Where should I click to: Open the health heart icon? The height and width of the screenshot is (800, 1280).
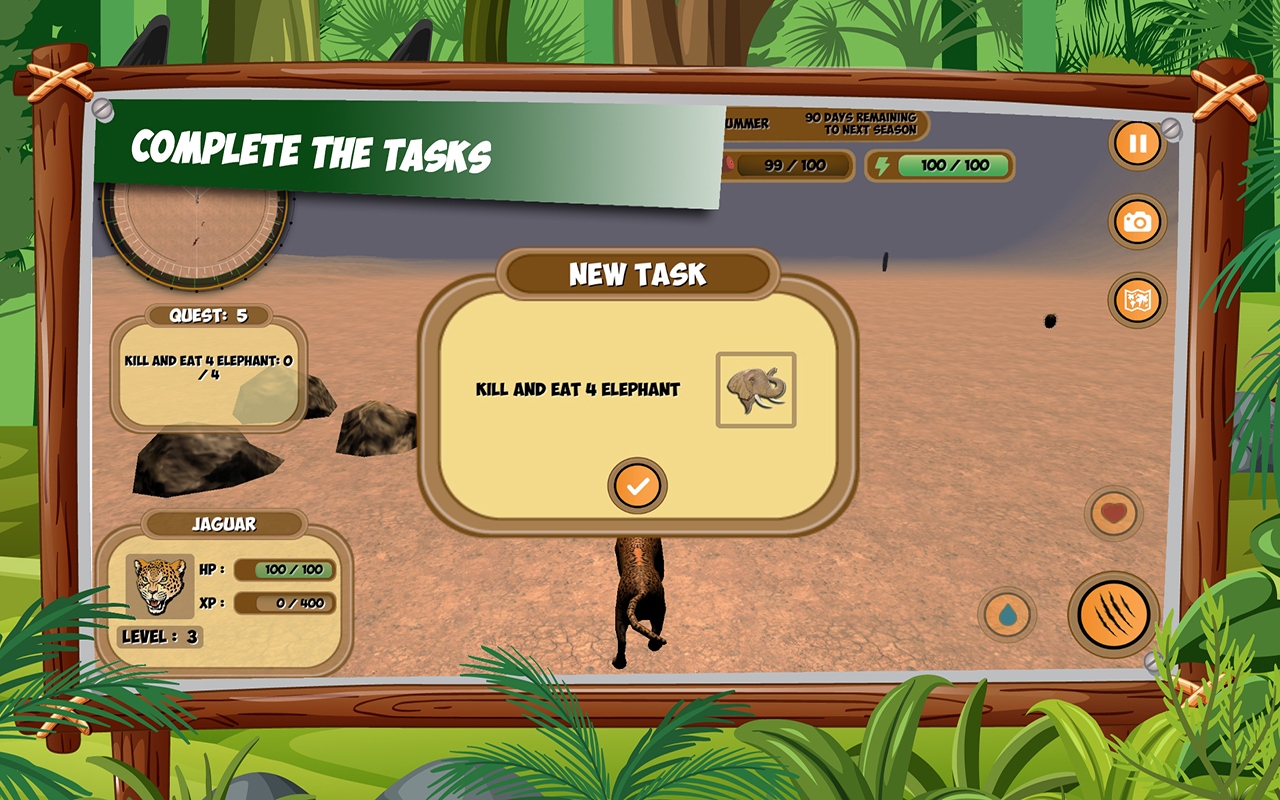[1113, 512]
